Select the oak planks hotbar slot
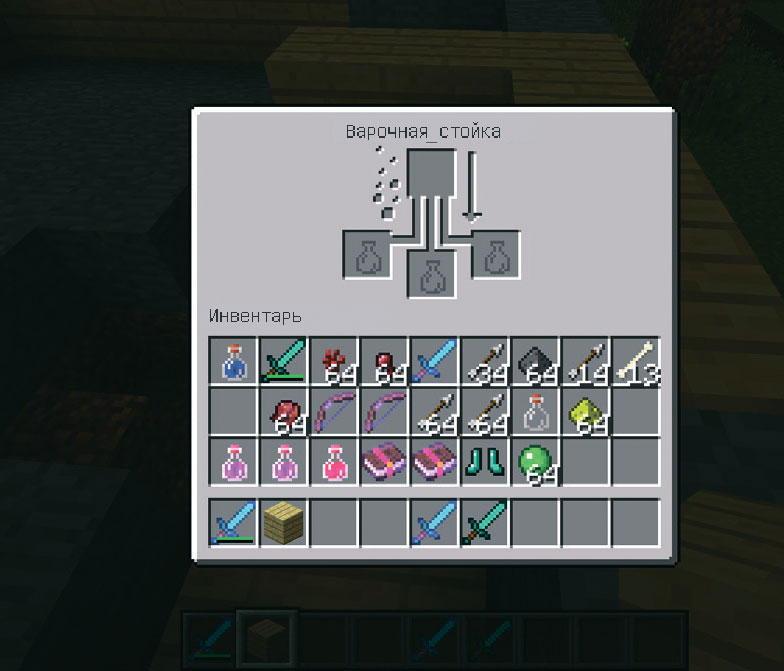 click(x=284, y=522)
